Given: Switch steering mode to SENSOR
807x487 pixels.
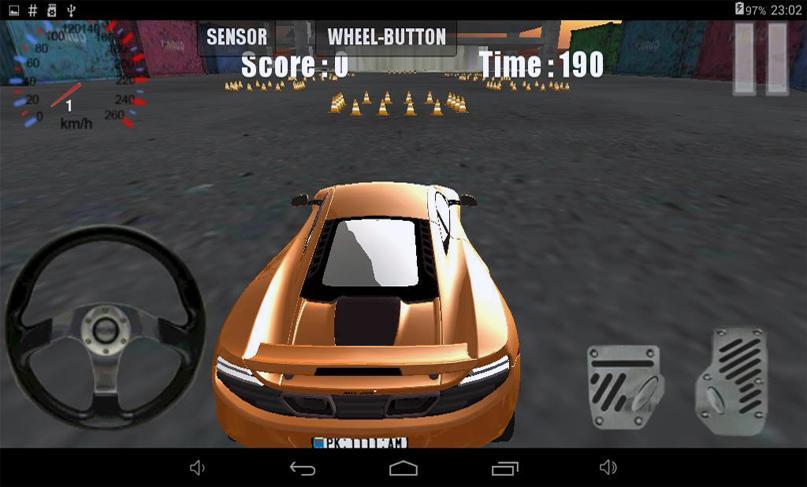Looking at the screenshot, I should point(237,38).
